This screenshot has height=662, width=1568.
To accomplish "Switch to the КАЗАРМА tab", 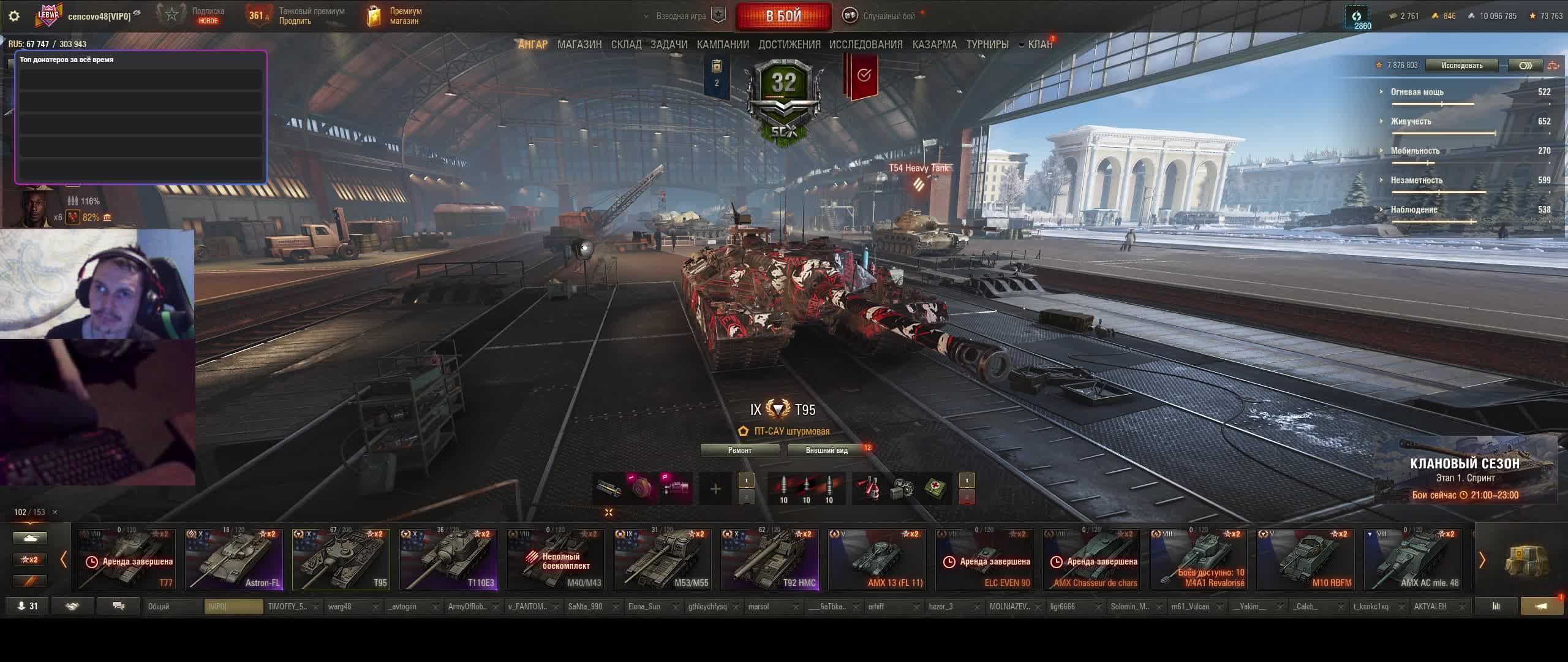I will pyautogui.click(x=934, y=45).
